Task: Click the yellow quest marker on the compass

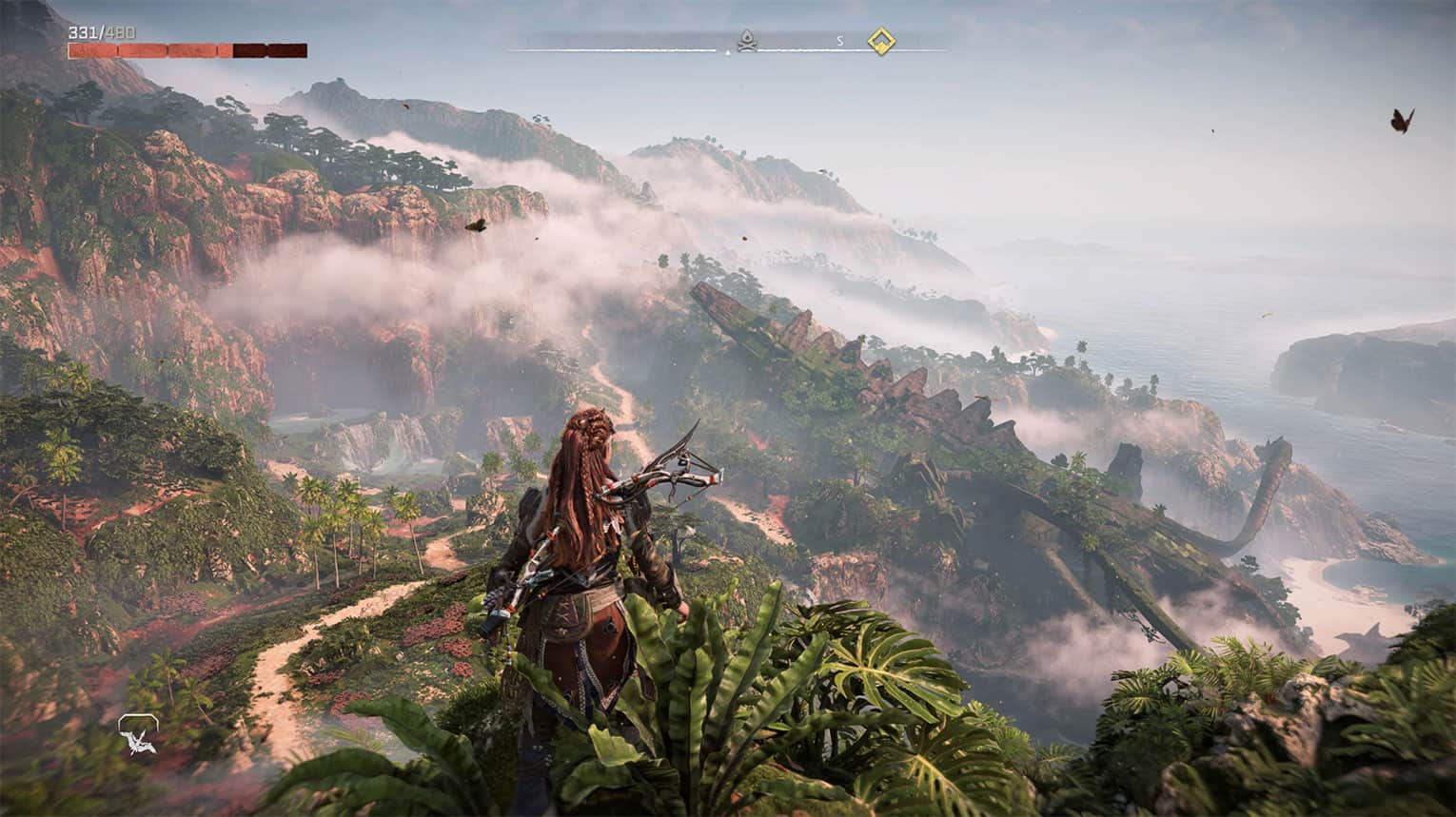Action: click(881, 41)
